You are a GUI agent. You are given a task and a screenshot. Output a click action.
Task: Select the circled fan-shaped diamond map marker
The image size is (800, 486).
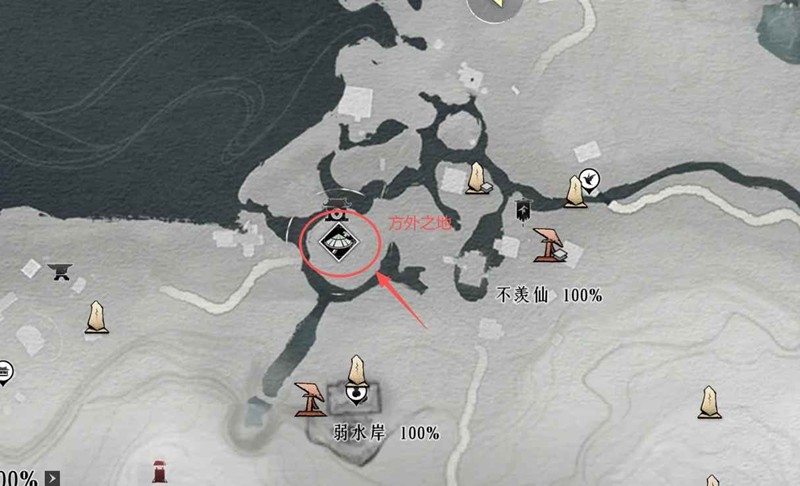pos(338,241)
